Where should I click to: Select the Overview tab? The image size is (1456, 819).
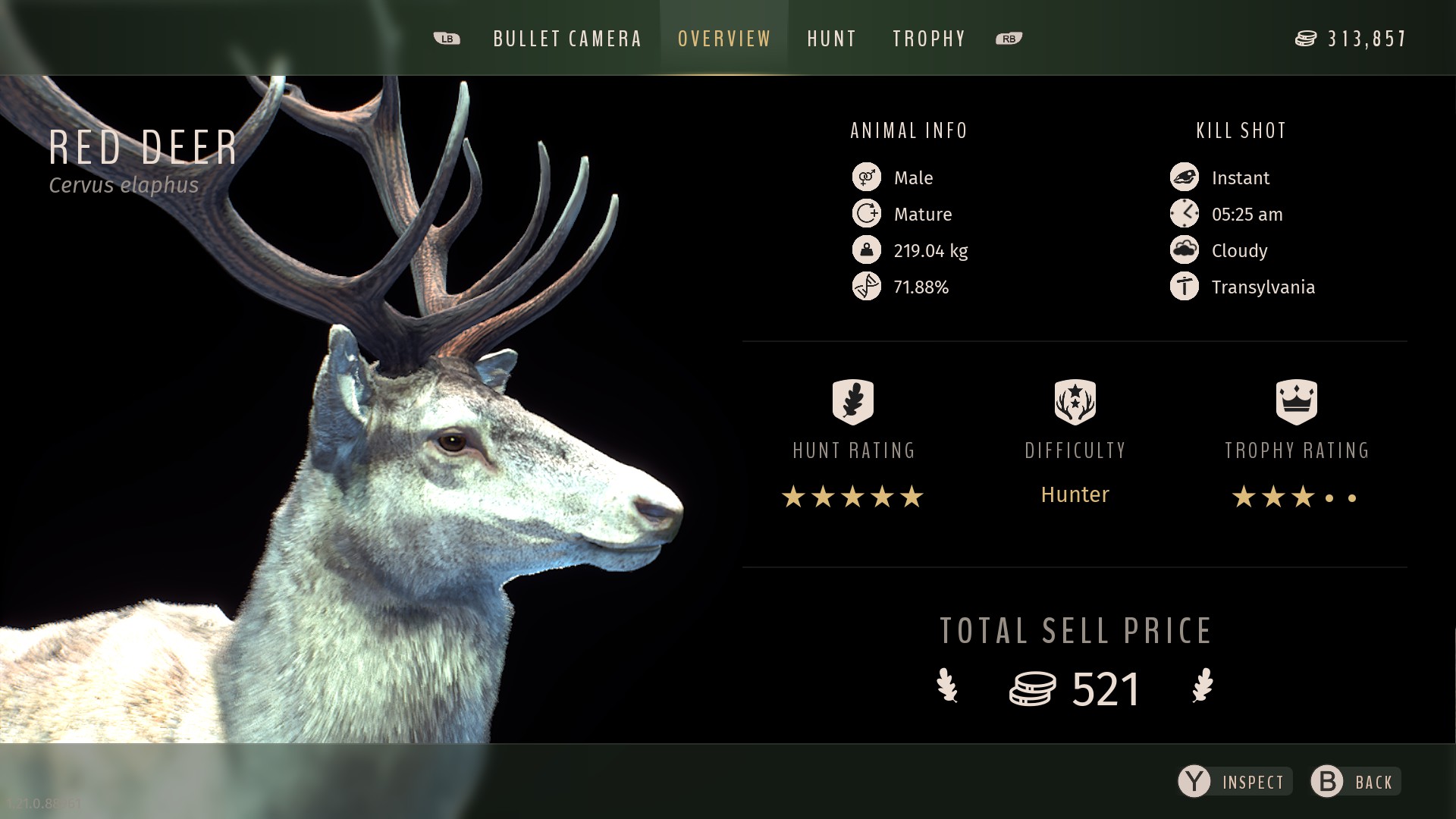tap(724, 39)
